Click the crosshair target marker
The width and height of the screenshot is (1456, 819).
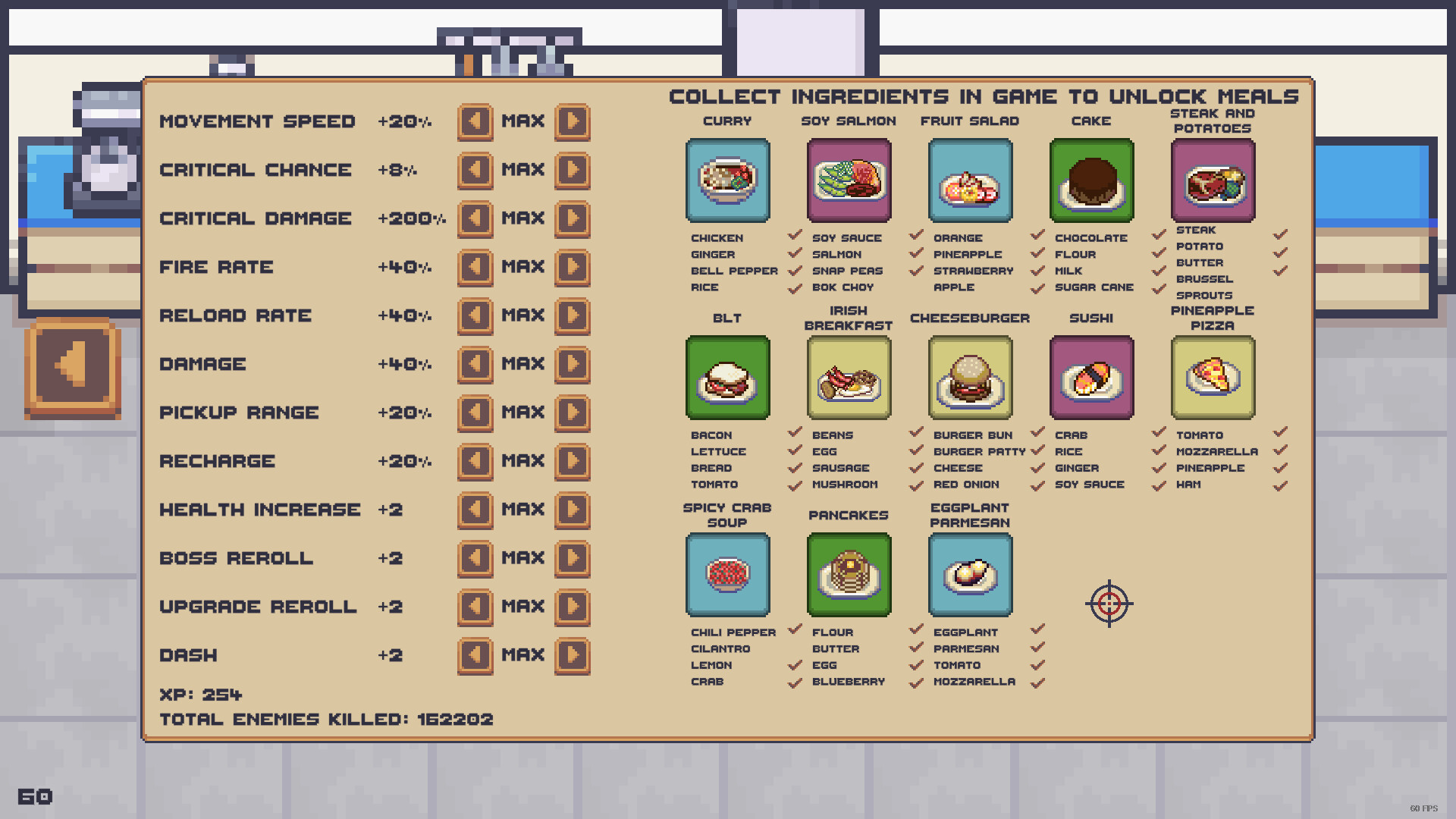1110,603
